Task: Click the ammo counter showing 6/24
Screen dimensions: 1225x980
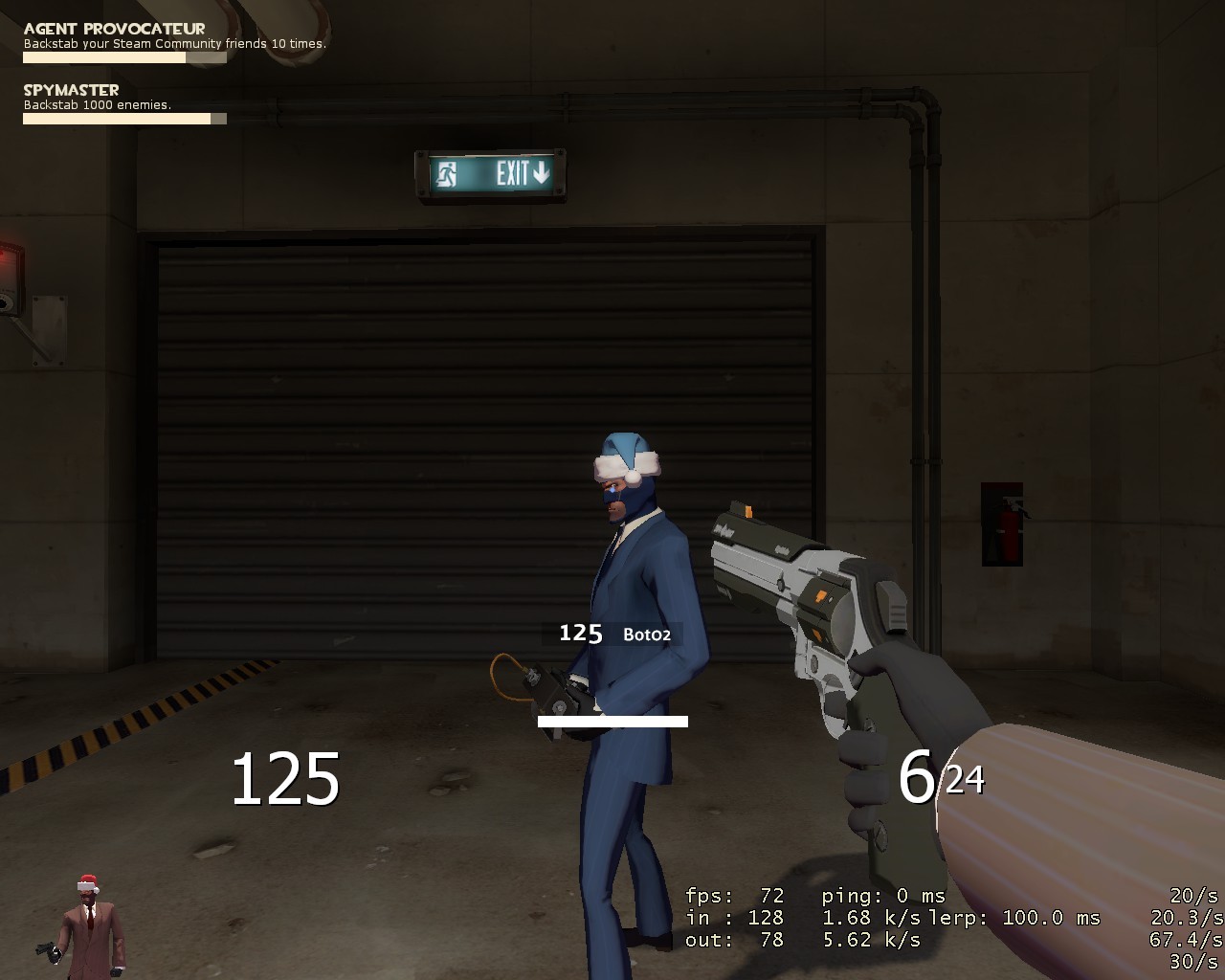Action: point(938,777)
